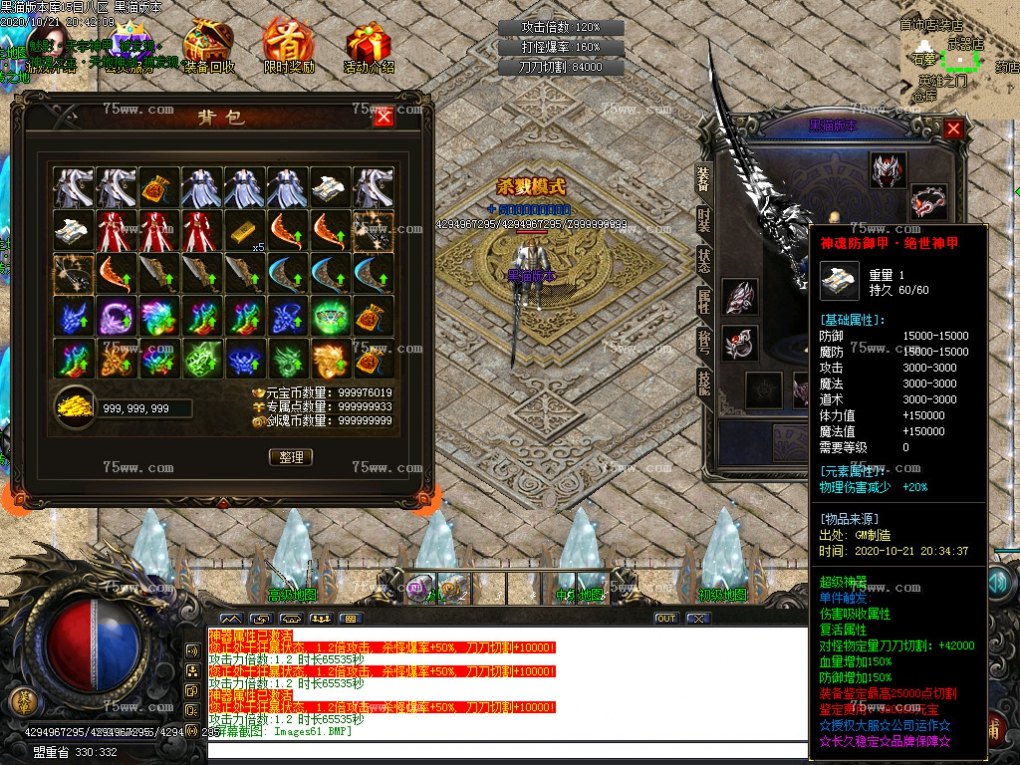Screen dimensions: 1020x765
Task: Open the 属性 attributes tab
Action: [703, 300]
